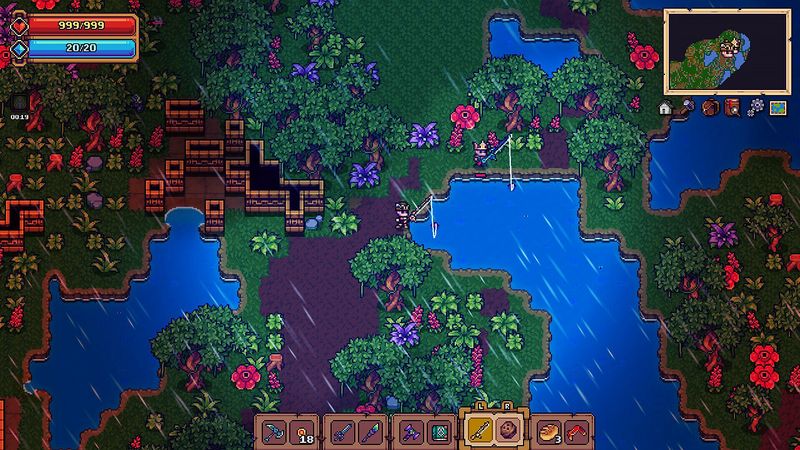Open the gear settings icon
800x450 pixels.
pos(755,106)
